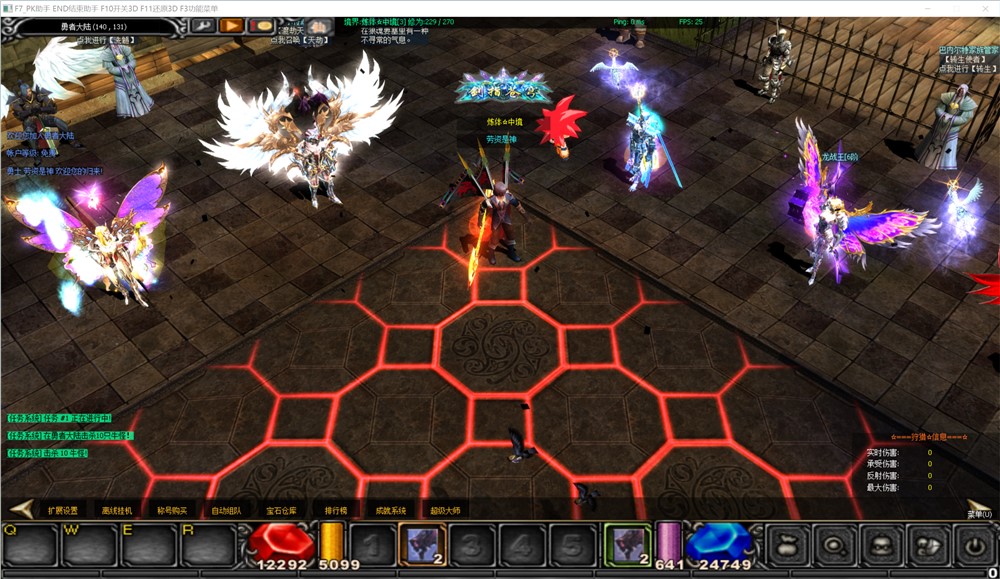Click the power button icon
This screenshot has height=579, width=1000.
[972, 545]
